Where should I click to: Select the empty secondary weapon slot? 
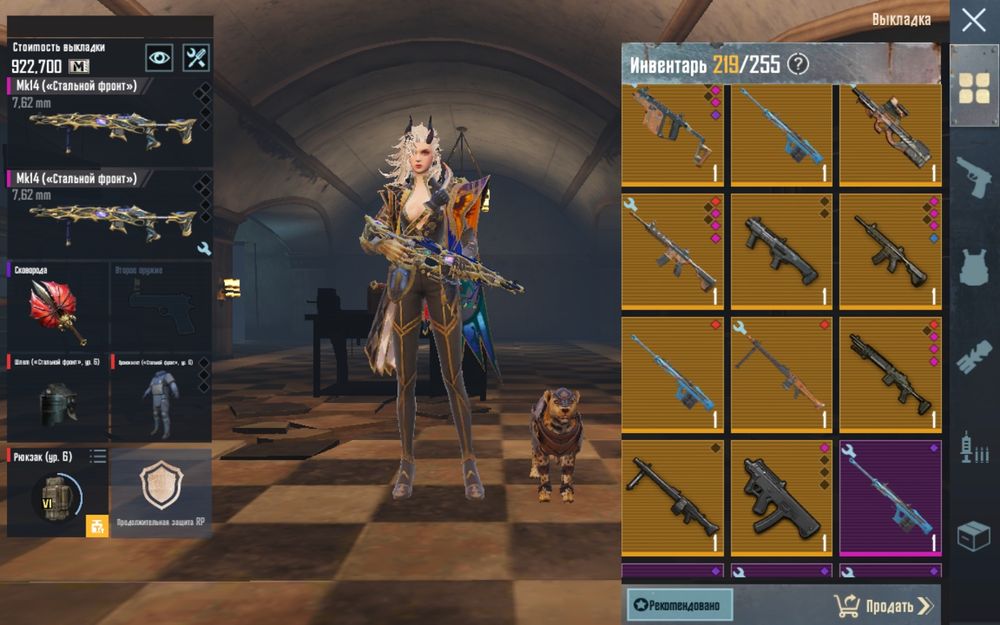(x=160, y=304)
